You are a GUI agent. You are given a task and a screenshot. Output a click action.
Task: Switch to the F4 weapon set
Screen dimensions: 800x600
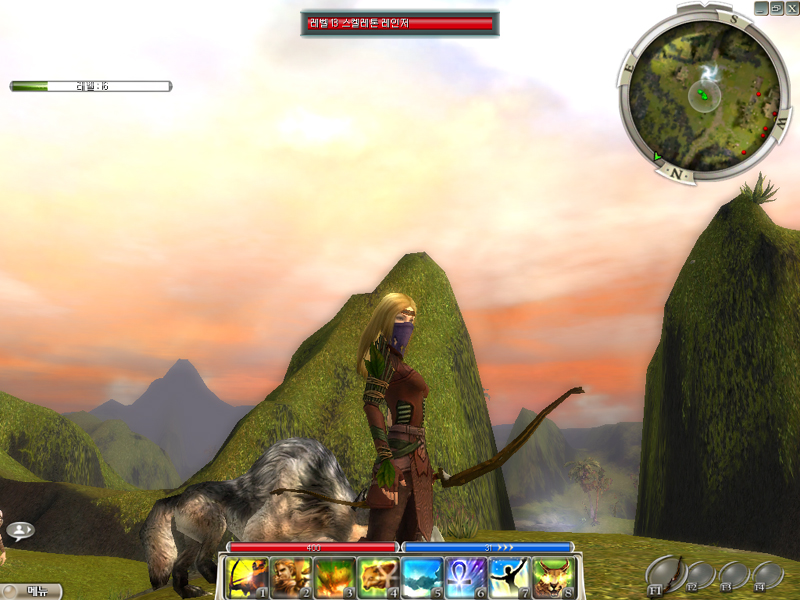[767, 576]
